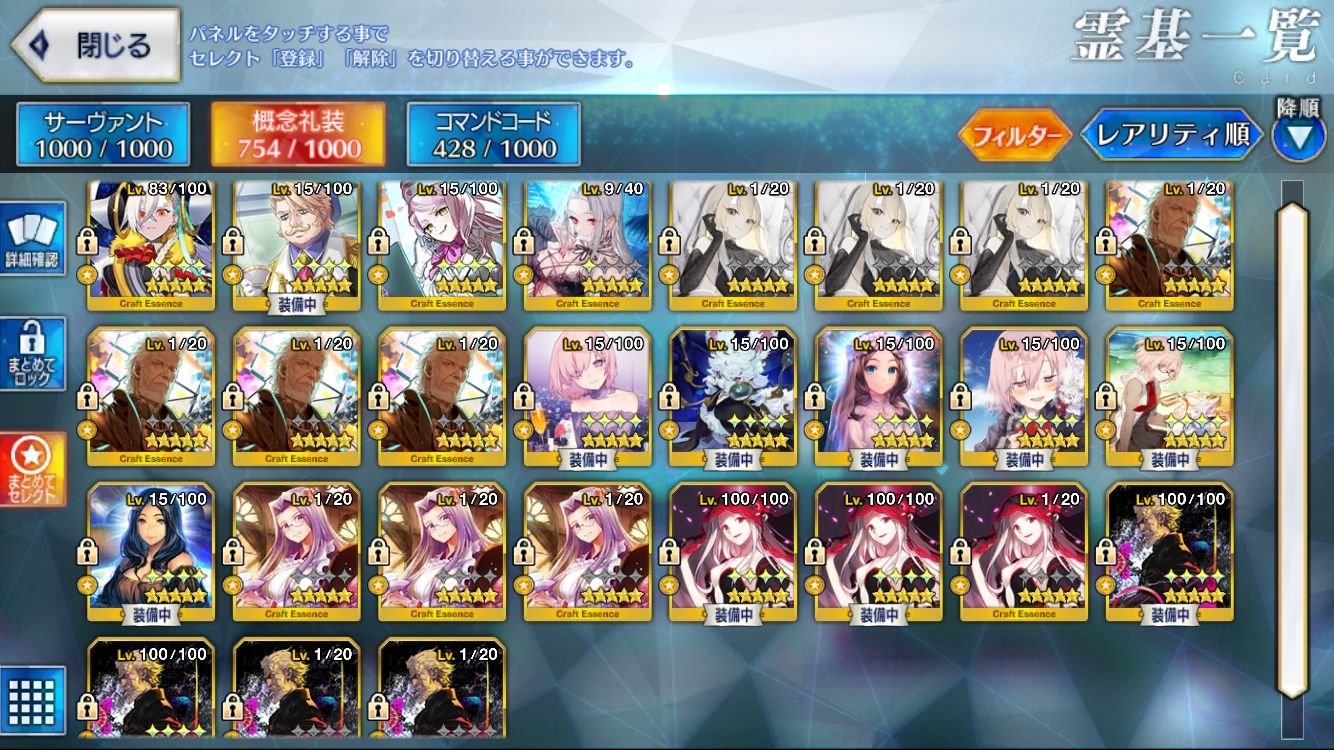This screenshot has width=1334, height=750.
Task: Select the white flower craft essence card
Action: click(732, 397)
